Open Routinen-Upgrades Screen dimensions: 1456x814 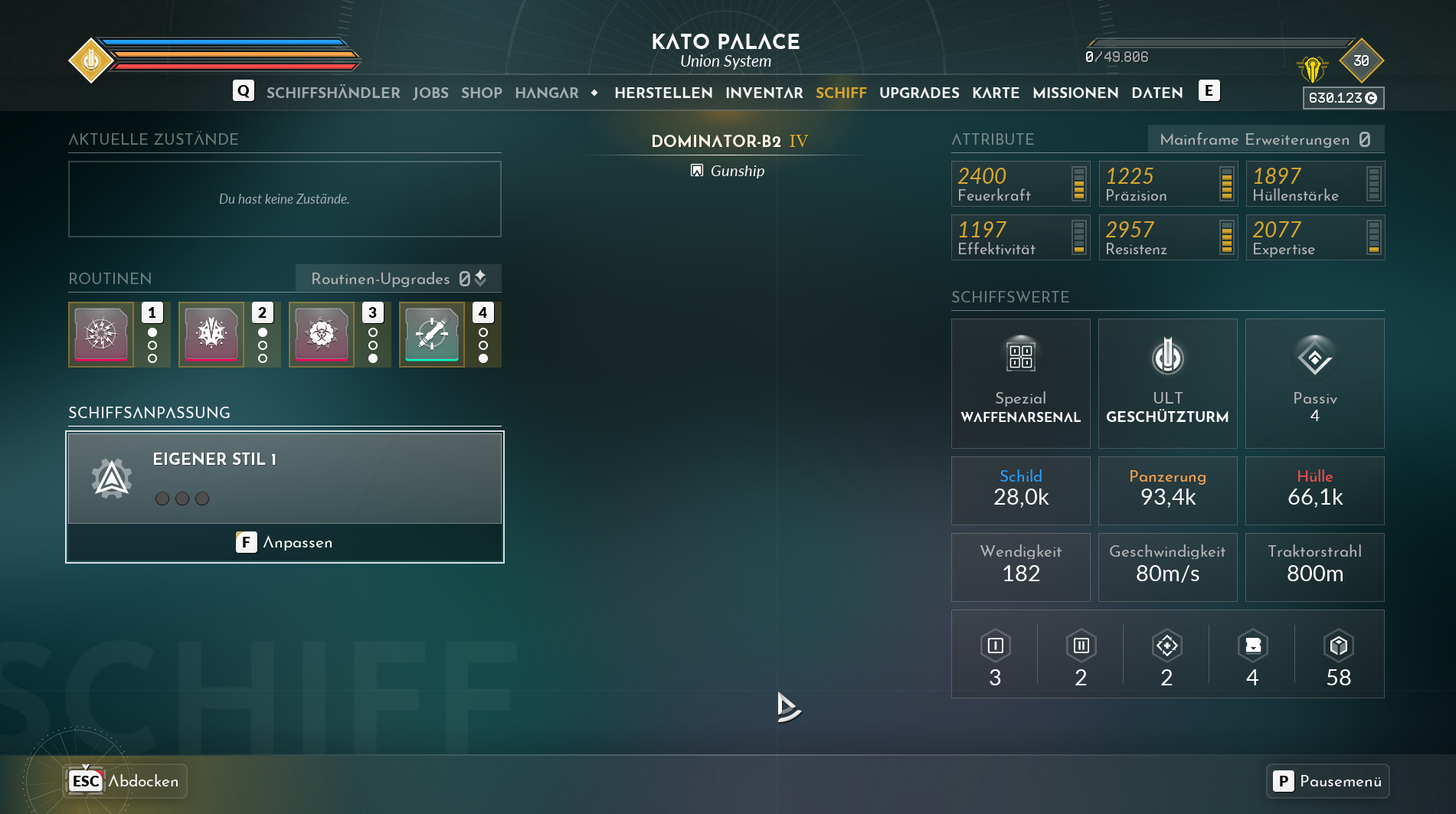[398, 279]
